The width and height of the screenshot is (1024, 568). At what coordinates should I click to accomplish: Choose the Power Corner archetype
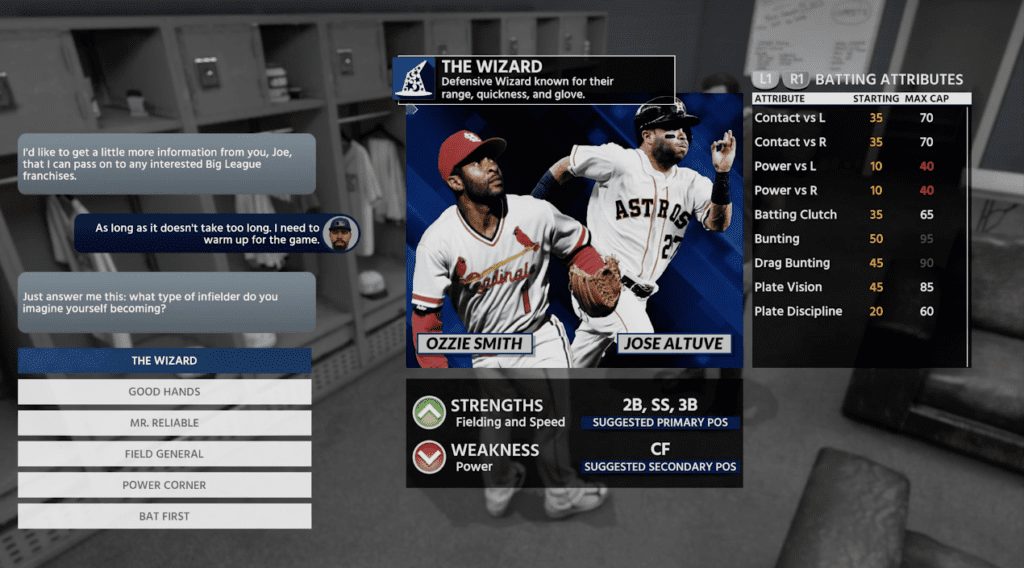coord(164,485)
